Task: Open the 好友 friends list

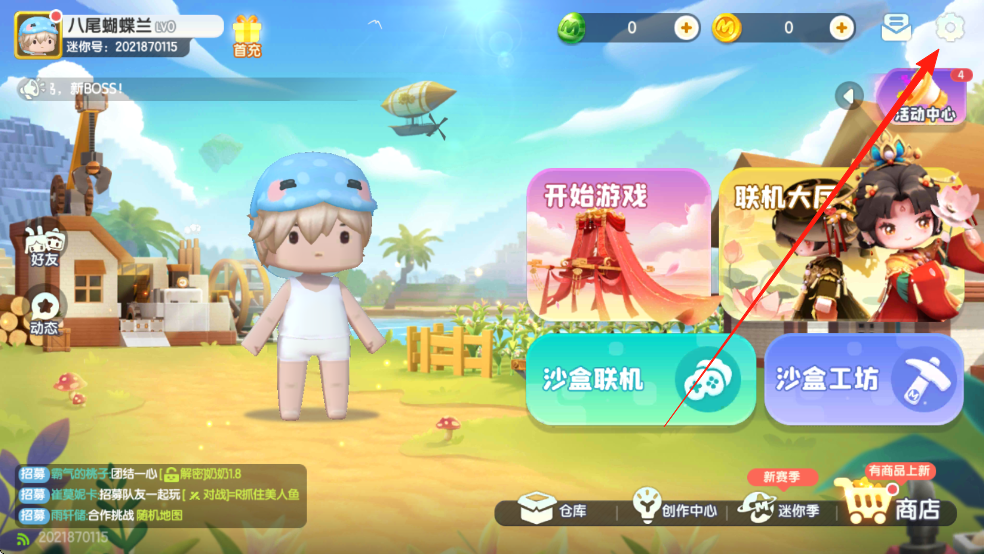Action: (42, 245)
